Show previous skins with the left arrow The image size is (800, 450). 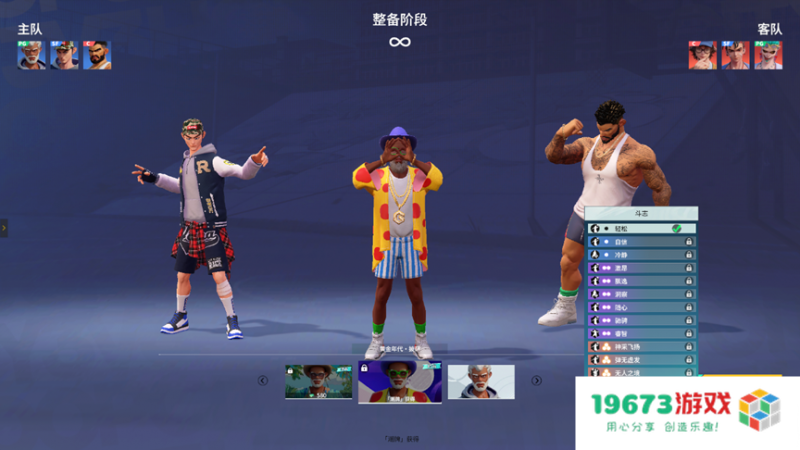[263, 380]
